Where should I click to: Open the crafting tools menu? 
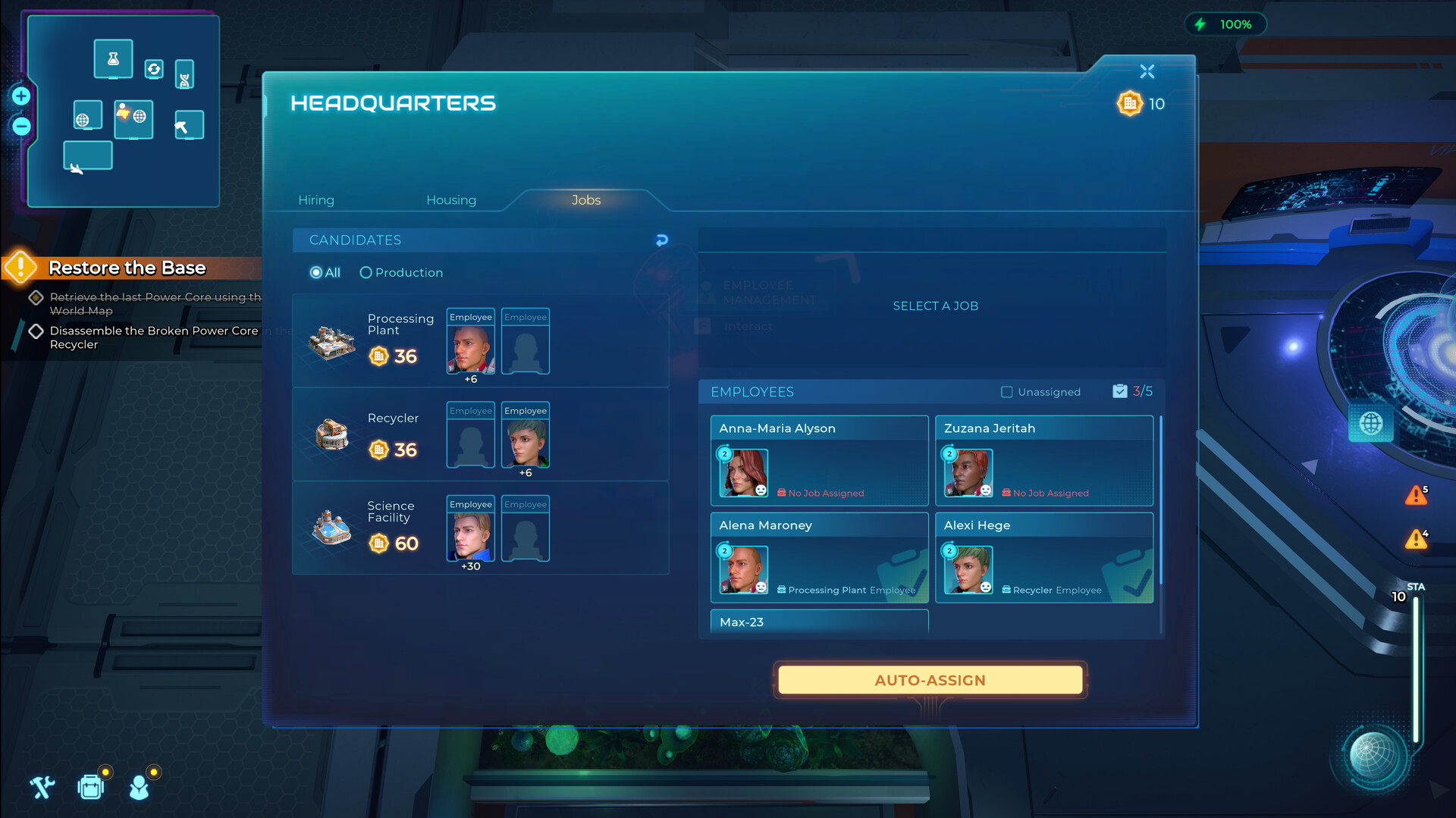42,787
